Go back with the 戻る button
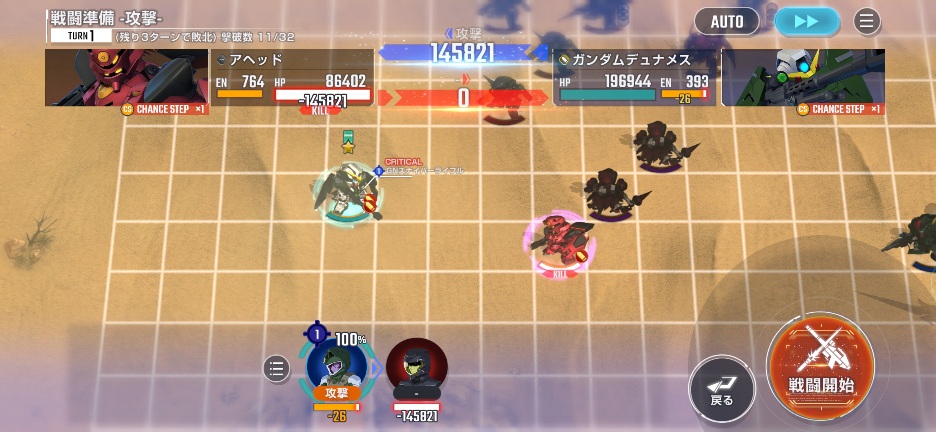The height and width of the screenshot is (432, 936). (722, 388)
